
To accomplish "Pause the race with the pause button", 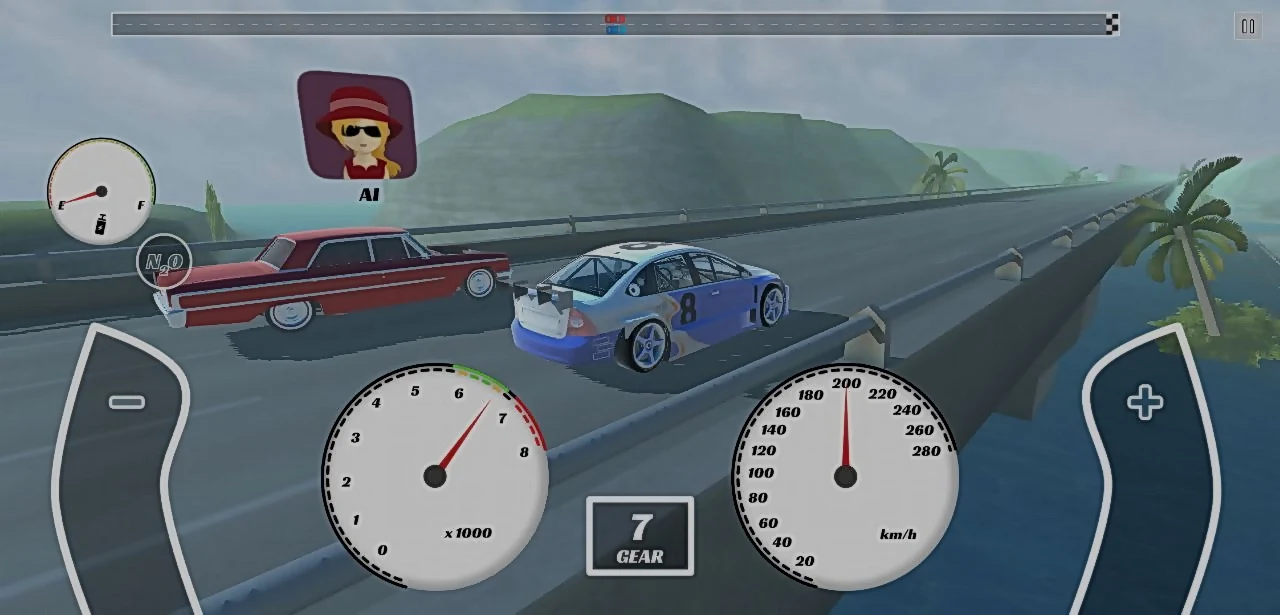I will tap(1247, 27).
